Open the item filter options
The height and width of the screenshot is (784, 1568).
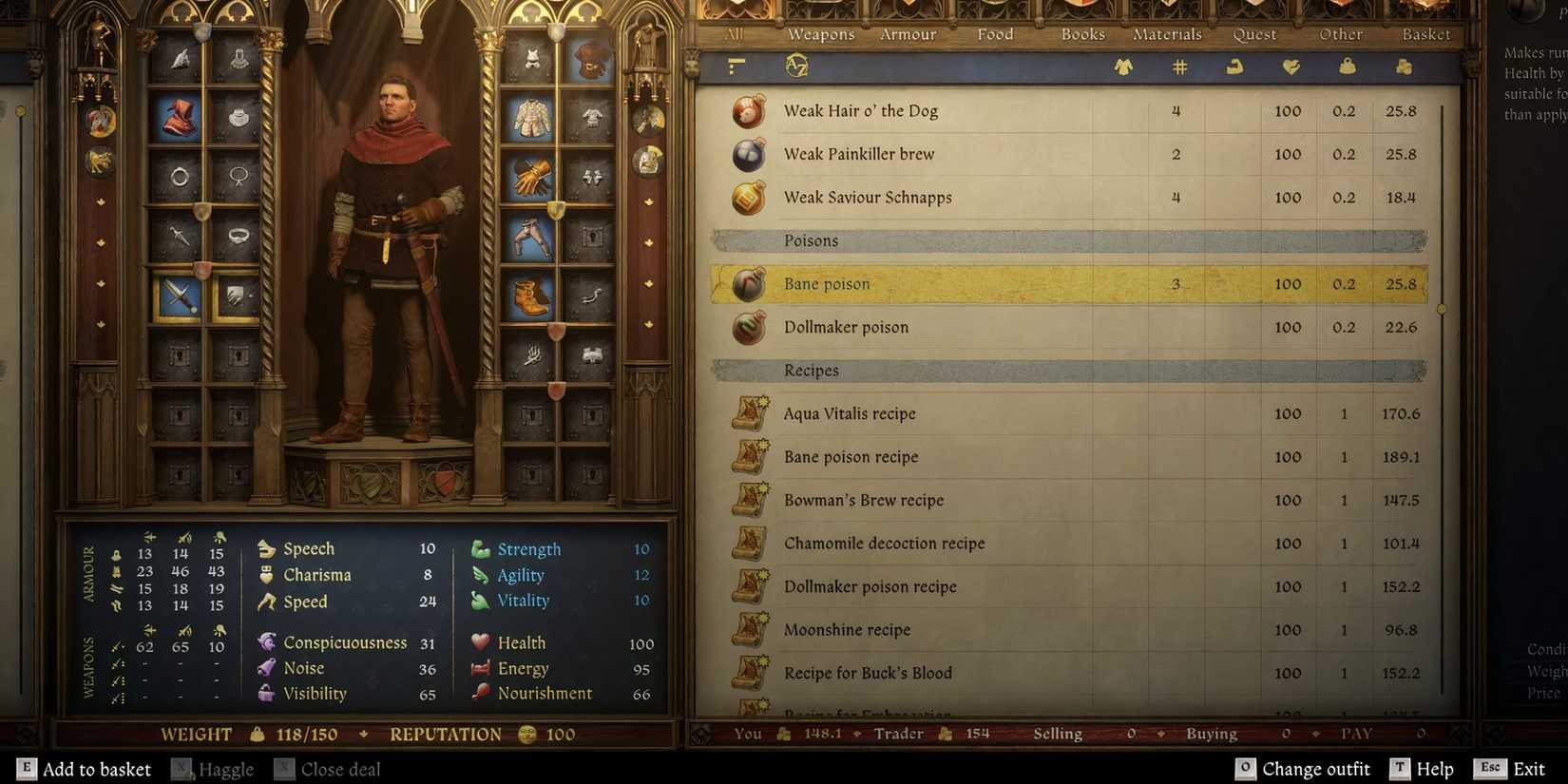click(x=734, y=67)
